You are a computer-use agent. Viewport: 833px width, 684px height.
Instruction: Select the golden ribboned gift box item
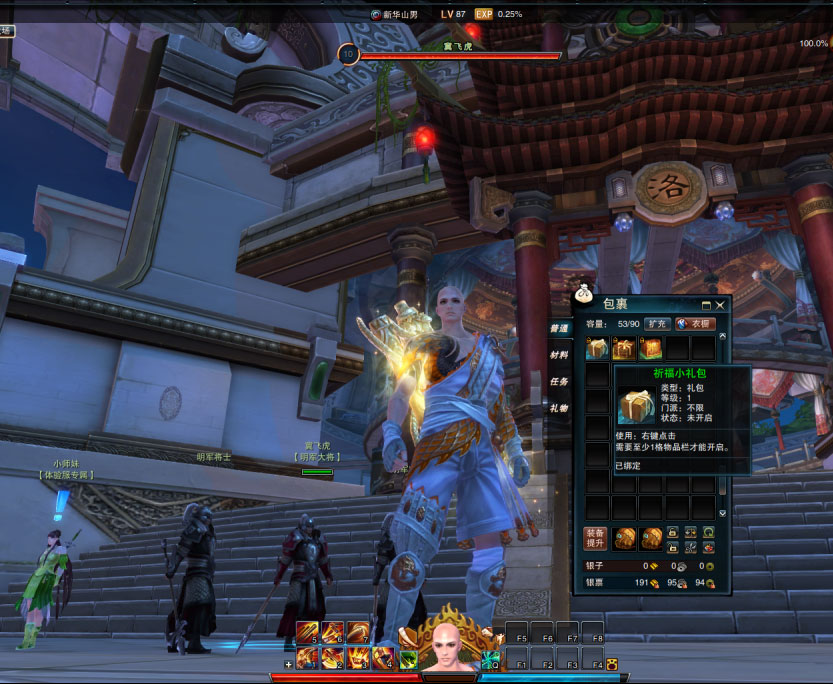[x=624, y=348]
